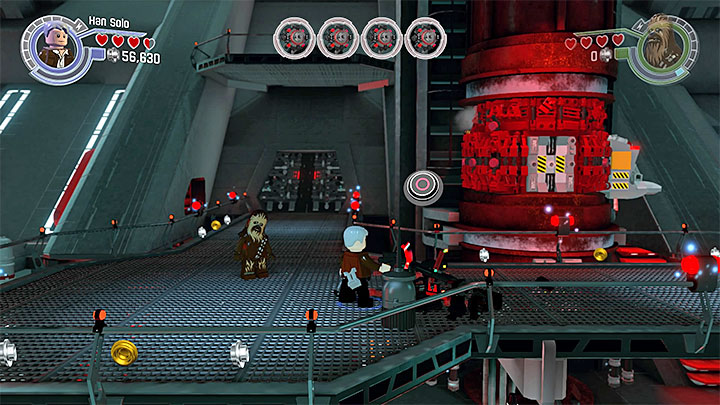This screenshot has width=720, height=405.
Task: Click the floating round target marker
Action: click(x=421, y=187)
